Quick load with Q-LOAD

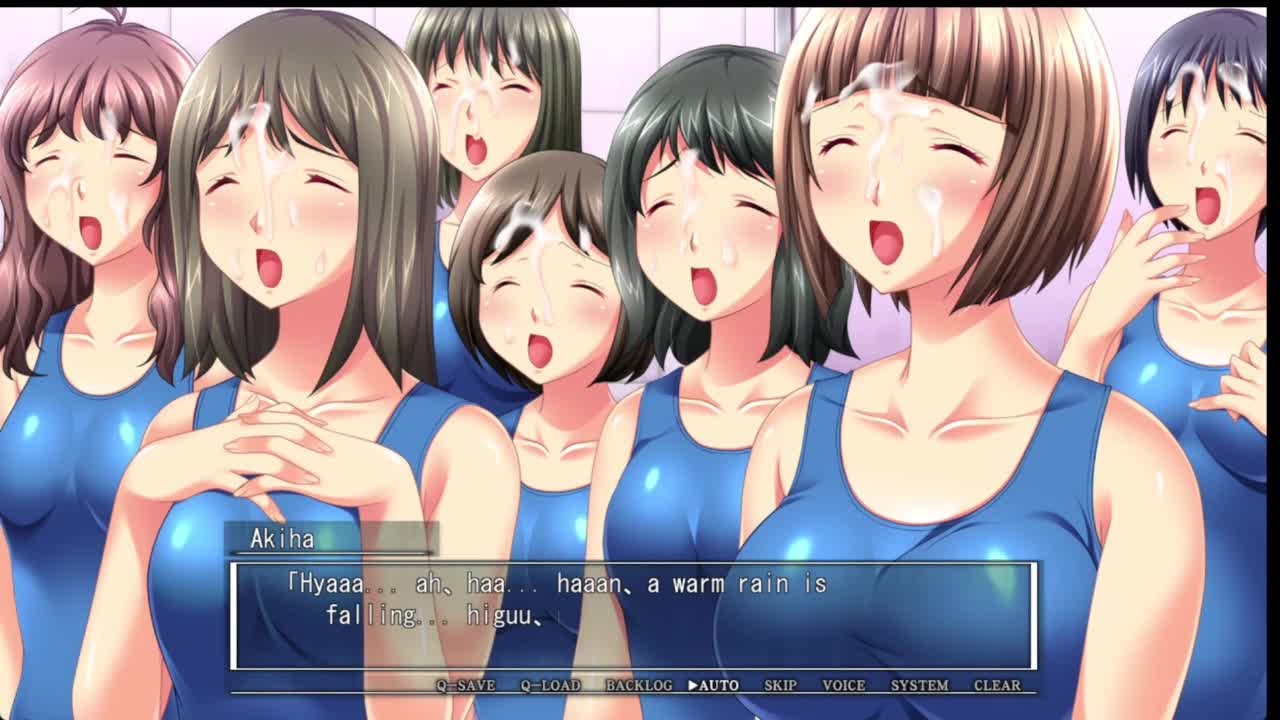coord(550,685)
